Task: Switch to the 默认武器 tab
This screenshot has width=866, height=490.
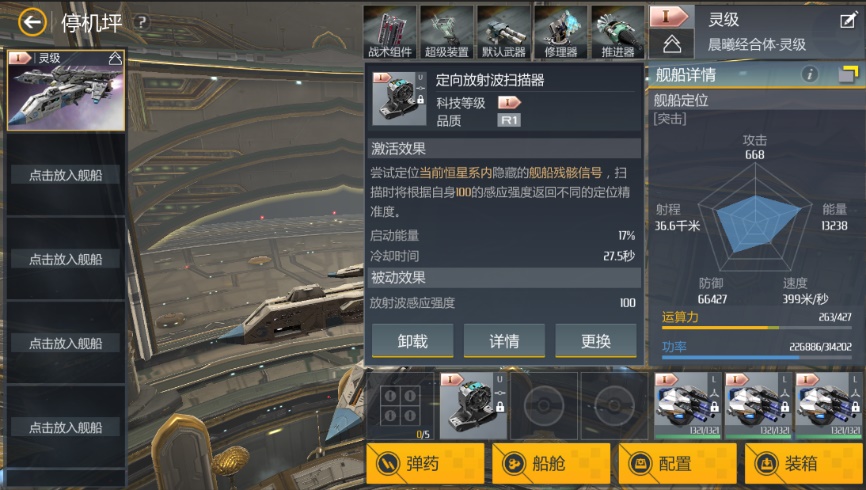Action: (503, 31)
